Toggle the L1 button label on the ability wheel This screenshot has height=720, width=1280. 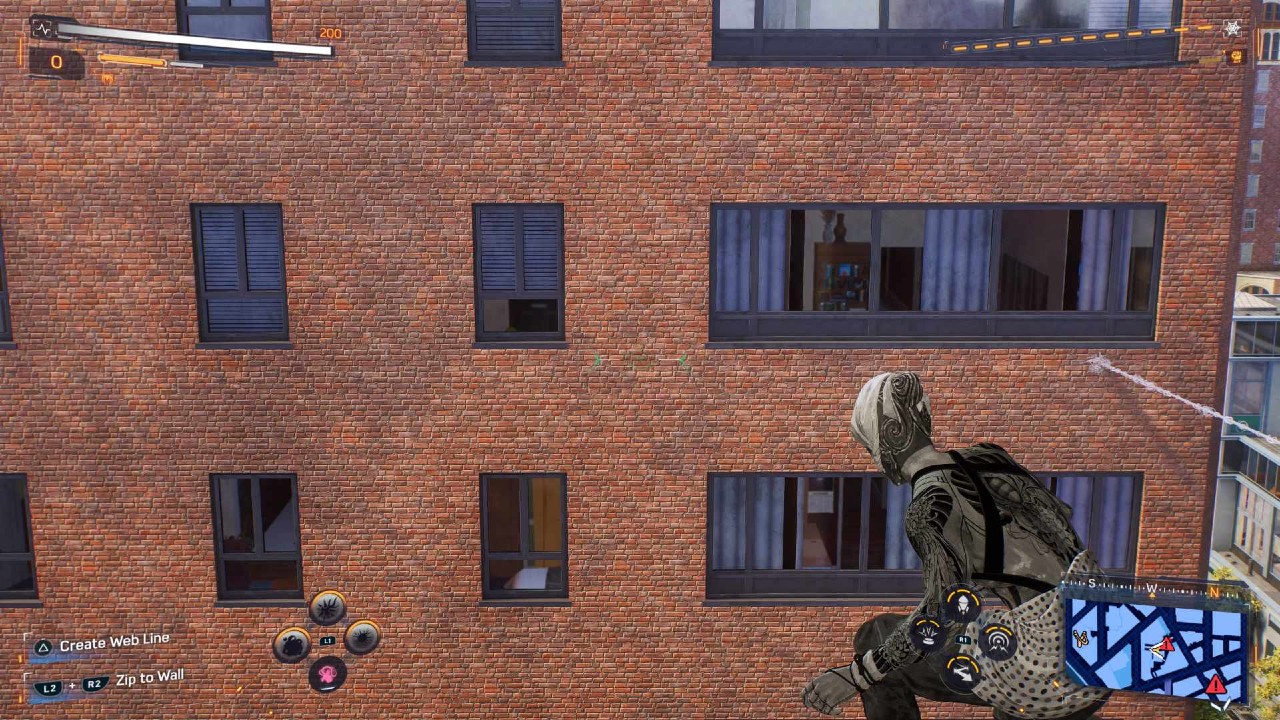click(328, 640)
